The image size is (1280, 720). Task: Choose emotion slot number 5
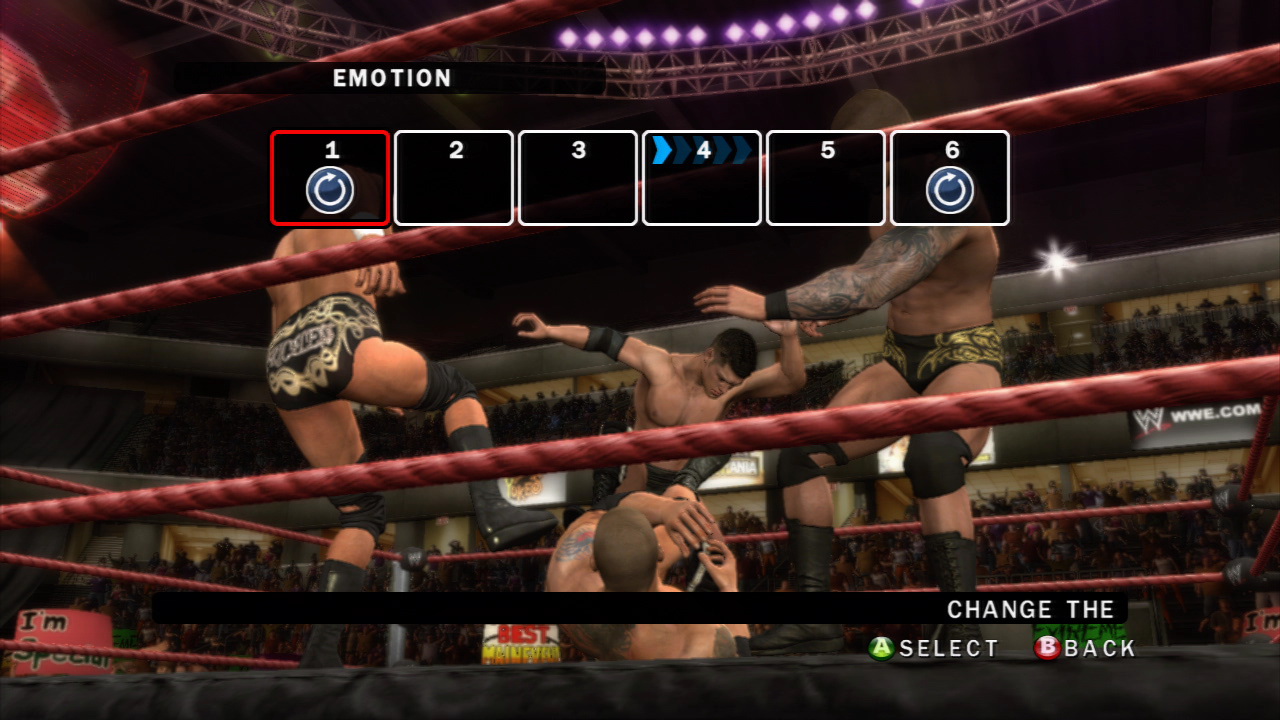[826, 178]
